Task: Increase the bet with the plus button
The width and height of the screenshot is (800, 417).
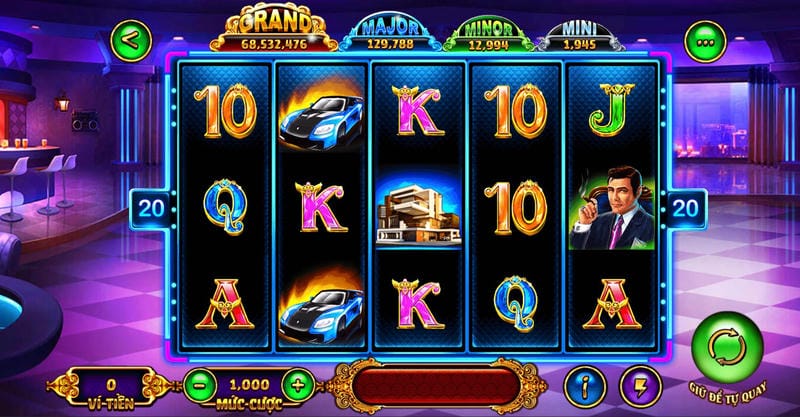Action: (x=296, y=383)
